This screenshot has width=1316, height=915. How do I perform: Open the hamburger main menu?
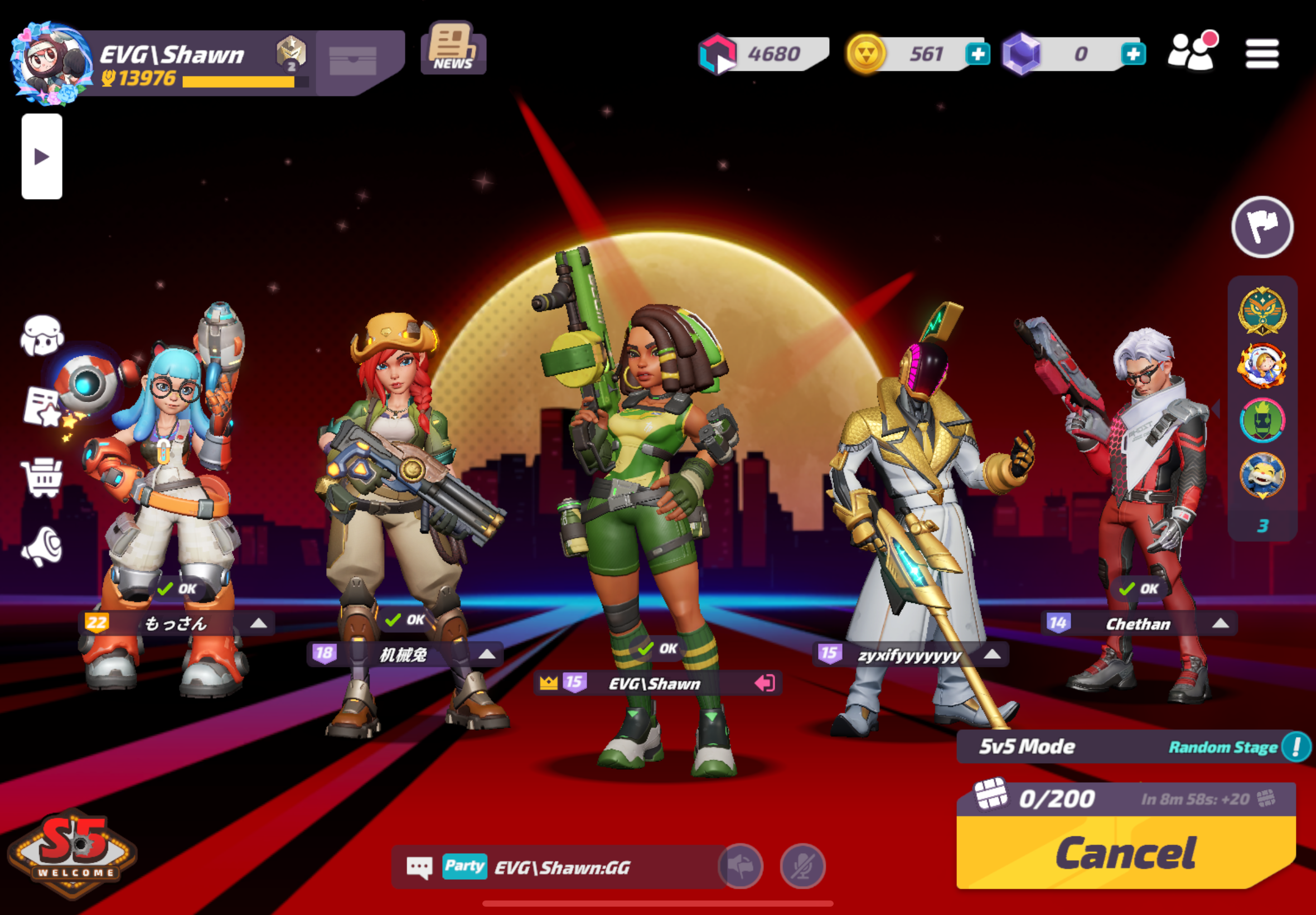pos(1261,54)
